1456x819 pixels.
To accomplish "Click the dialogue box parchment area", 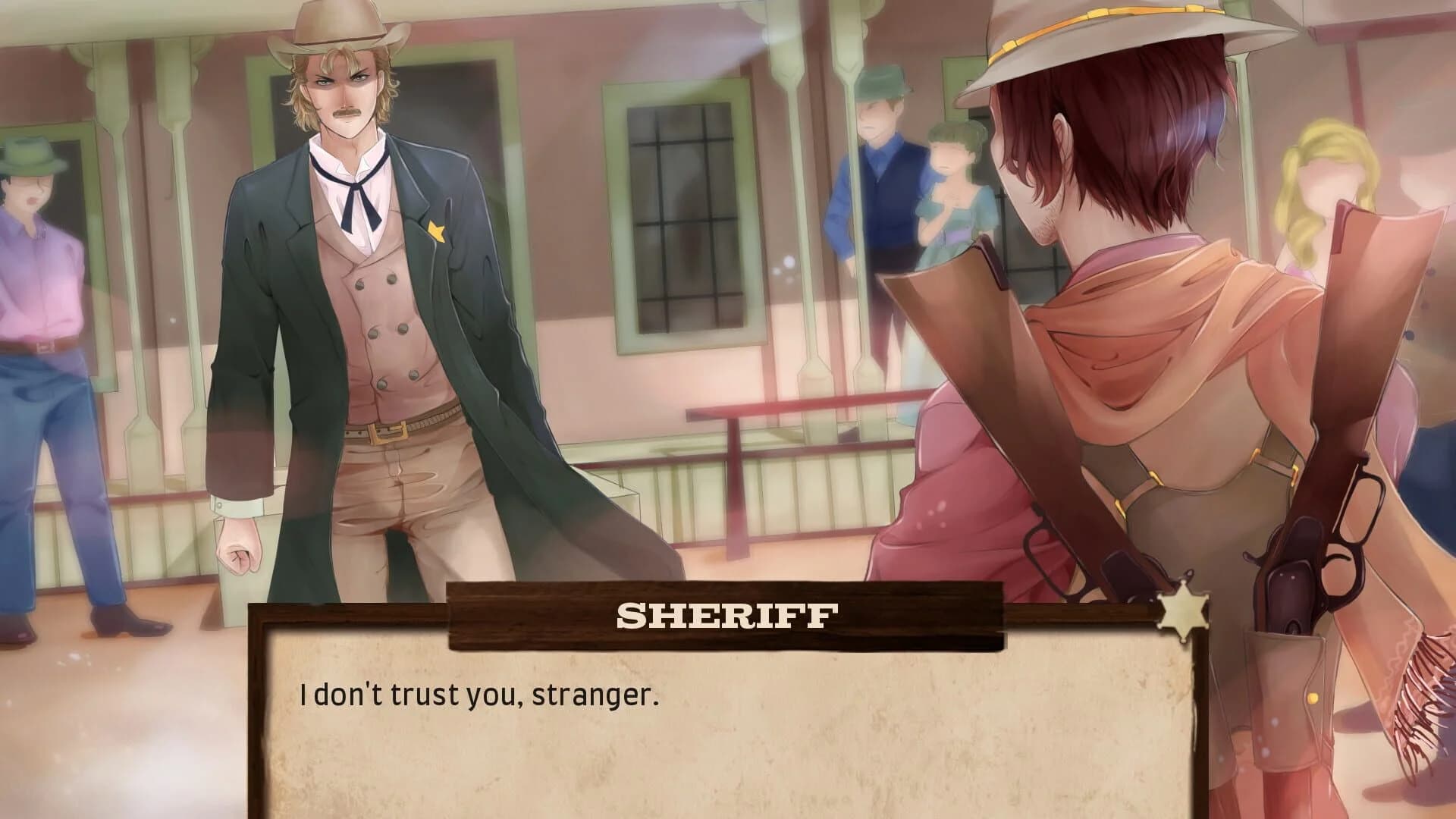I will point(720,743).
